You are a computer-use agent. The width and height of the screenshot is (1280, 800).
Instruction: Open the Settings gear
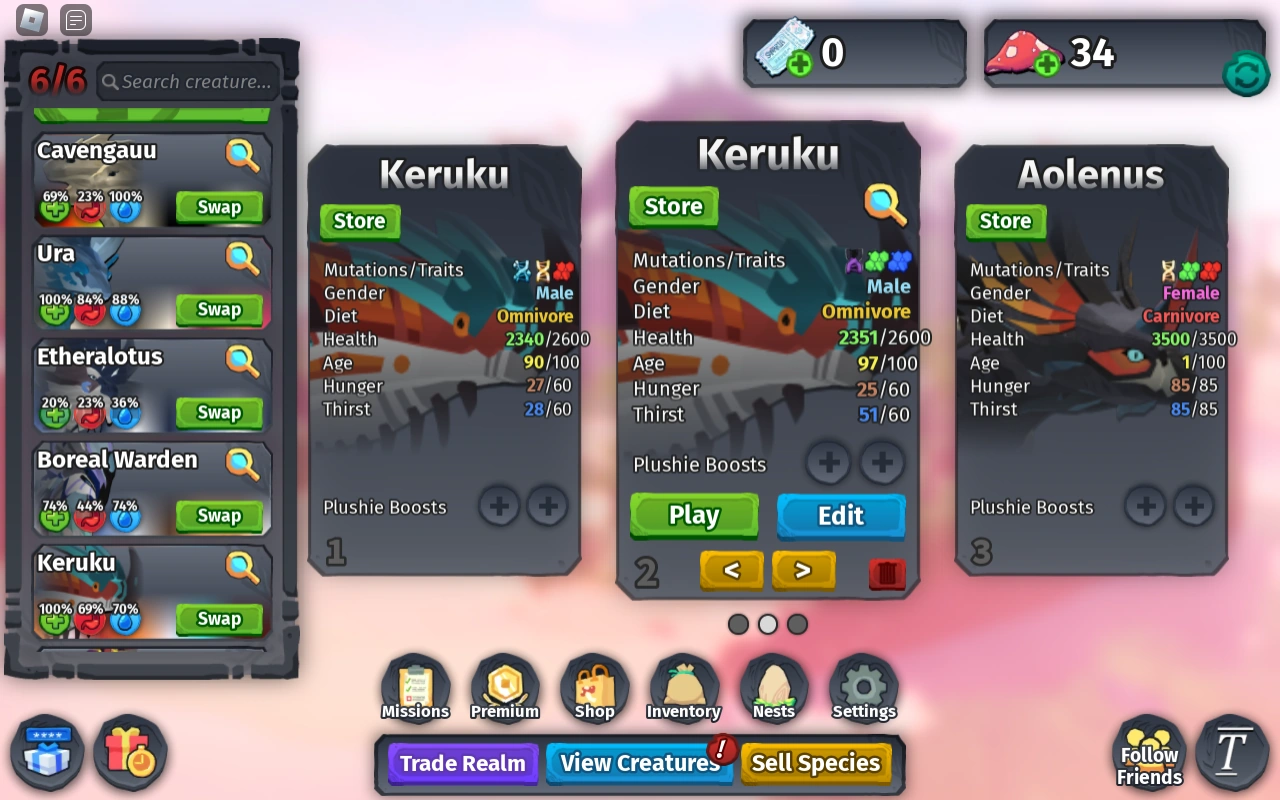point(863,687)
